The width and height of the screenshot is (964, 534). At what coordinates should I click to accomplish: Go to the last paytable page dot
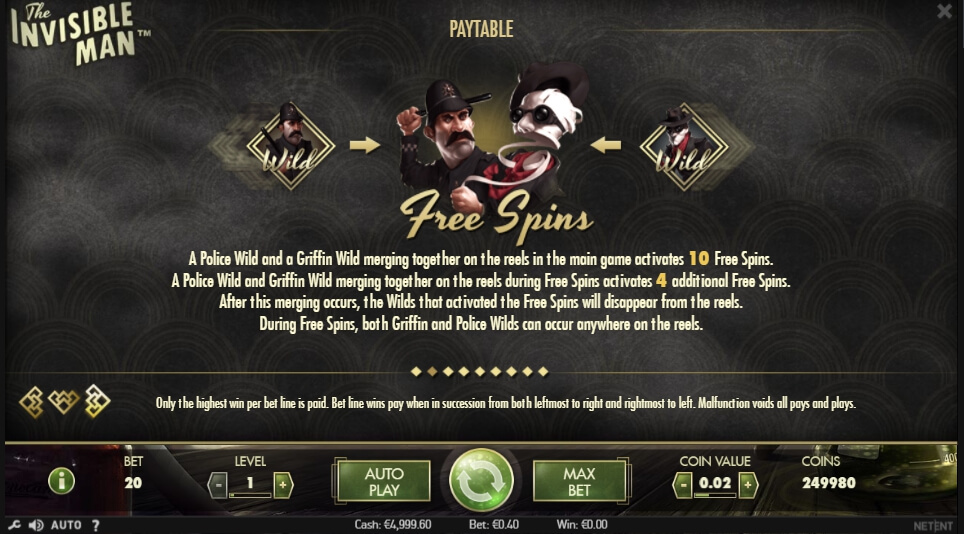[544, 371]
